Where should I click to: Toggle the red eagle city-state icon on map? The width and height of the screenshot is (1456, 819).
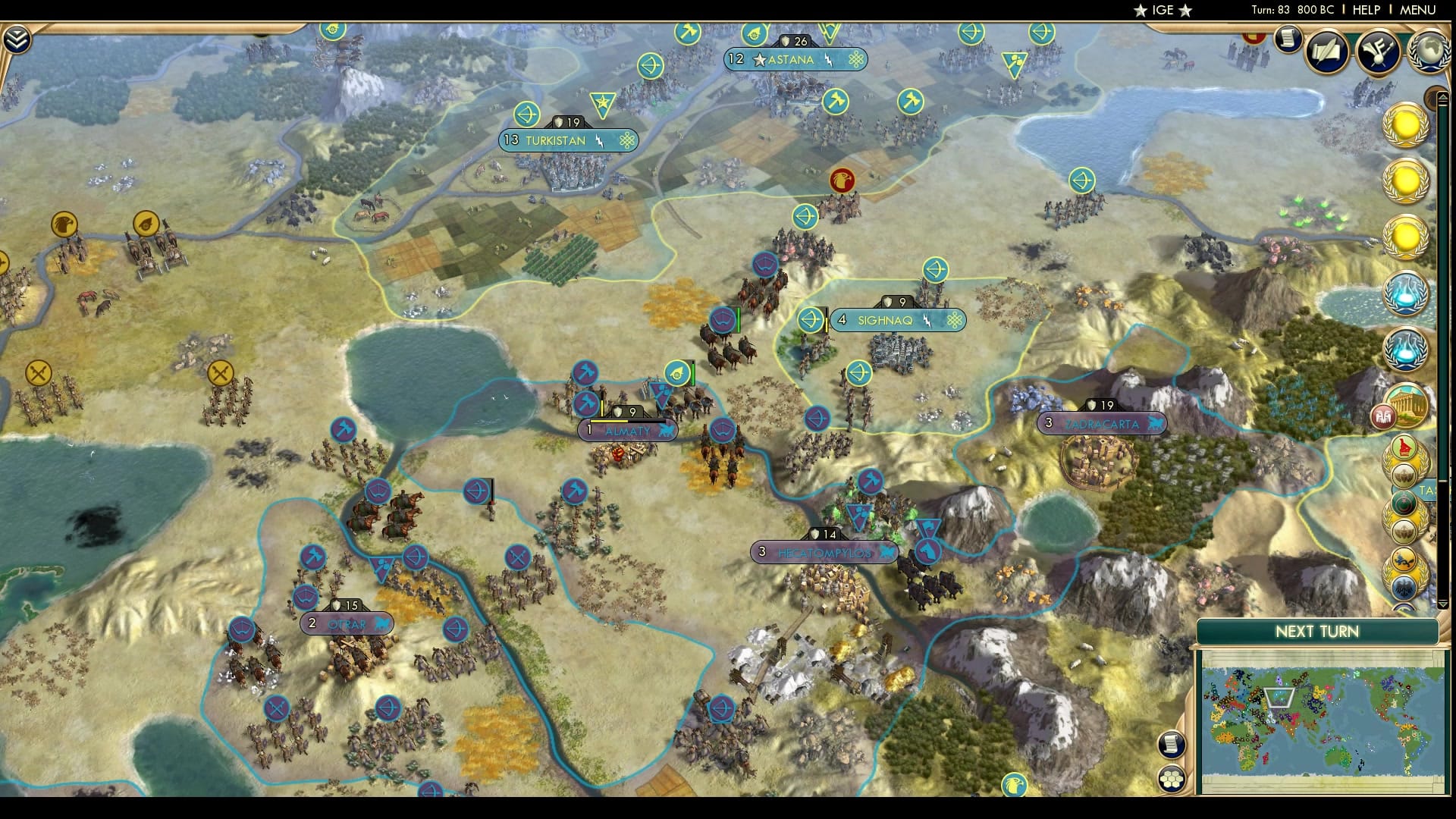(x=840, y=180)
